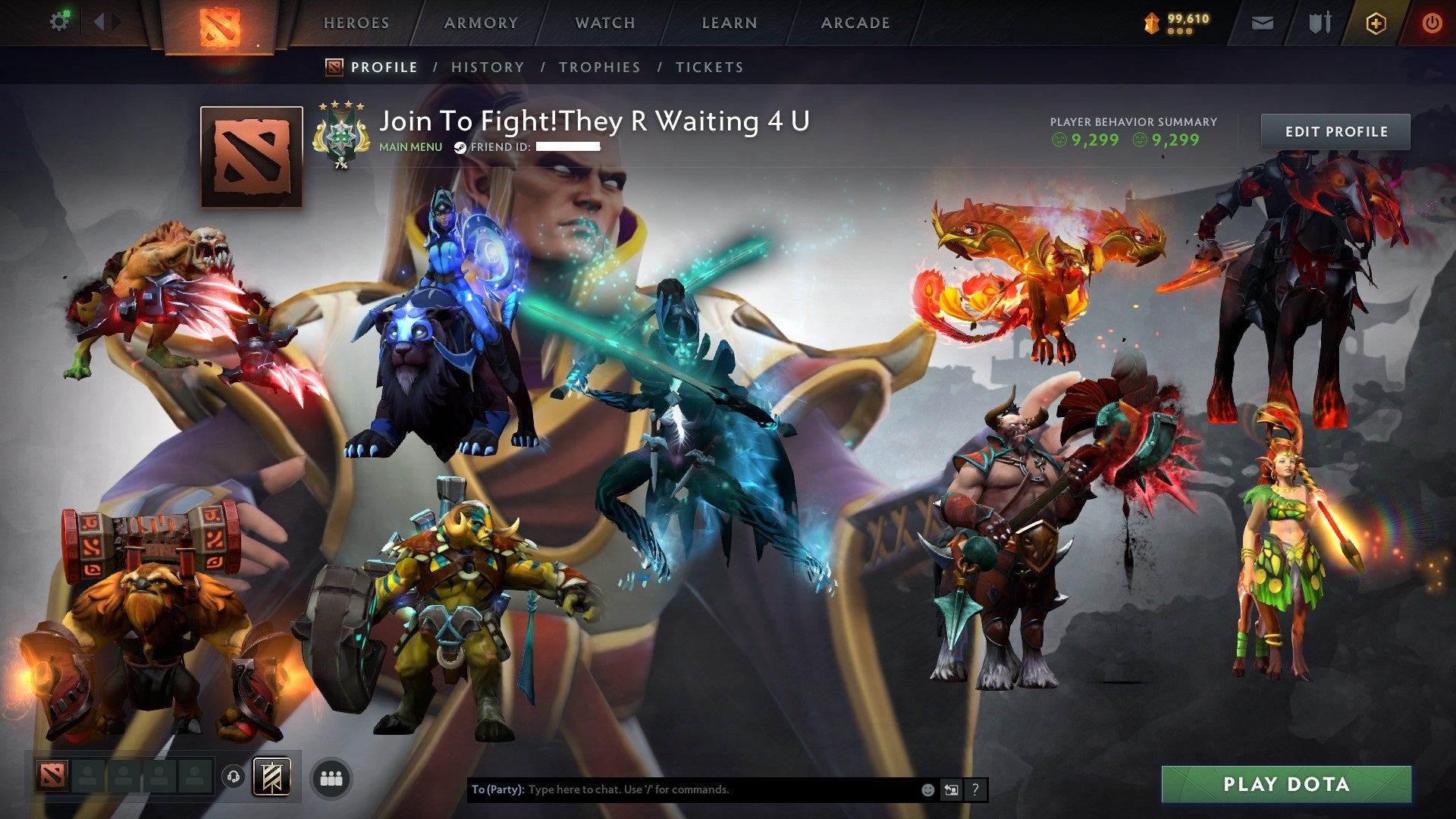Click the glowing shards currency icon
The height and width of the screenshot is (819, 1456).
click(1150, 23)
